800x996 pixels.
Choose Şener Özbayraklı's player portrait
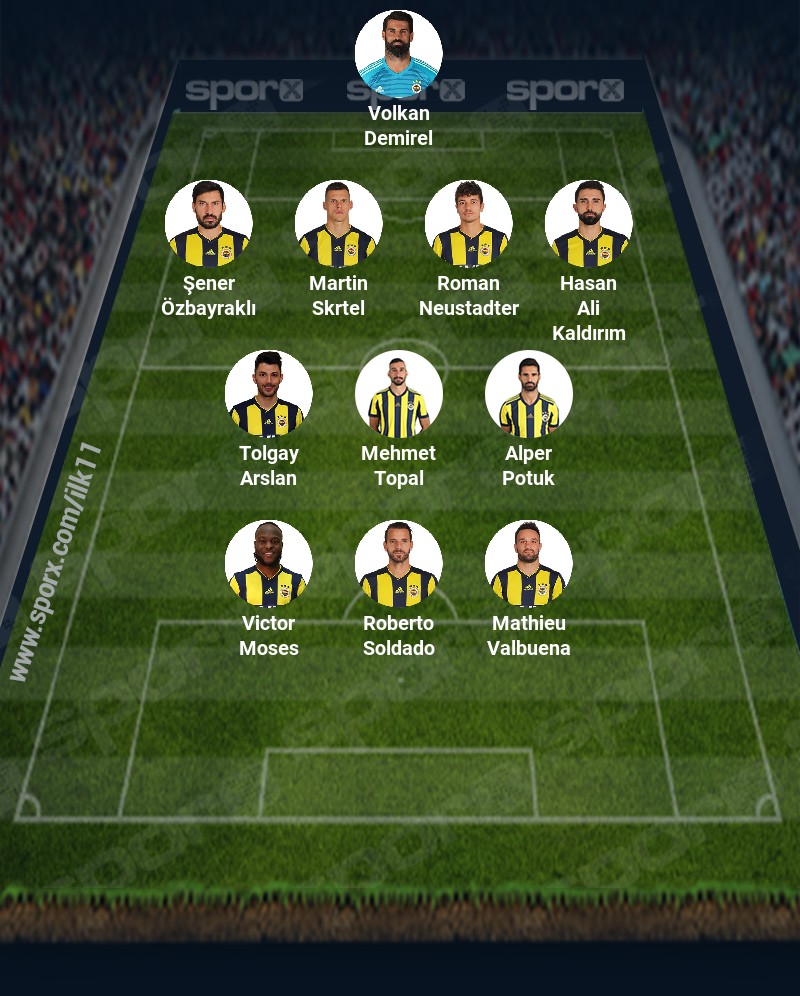pos(208,223)
